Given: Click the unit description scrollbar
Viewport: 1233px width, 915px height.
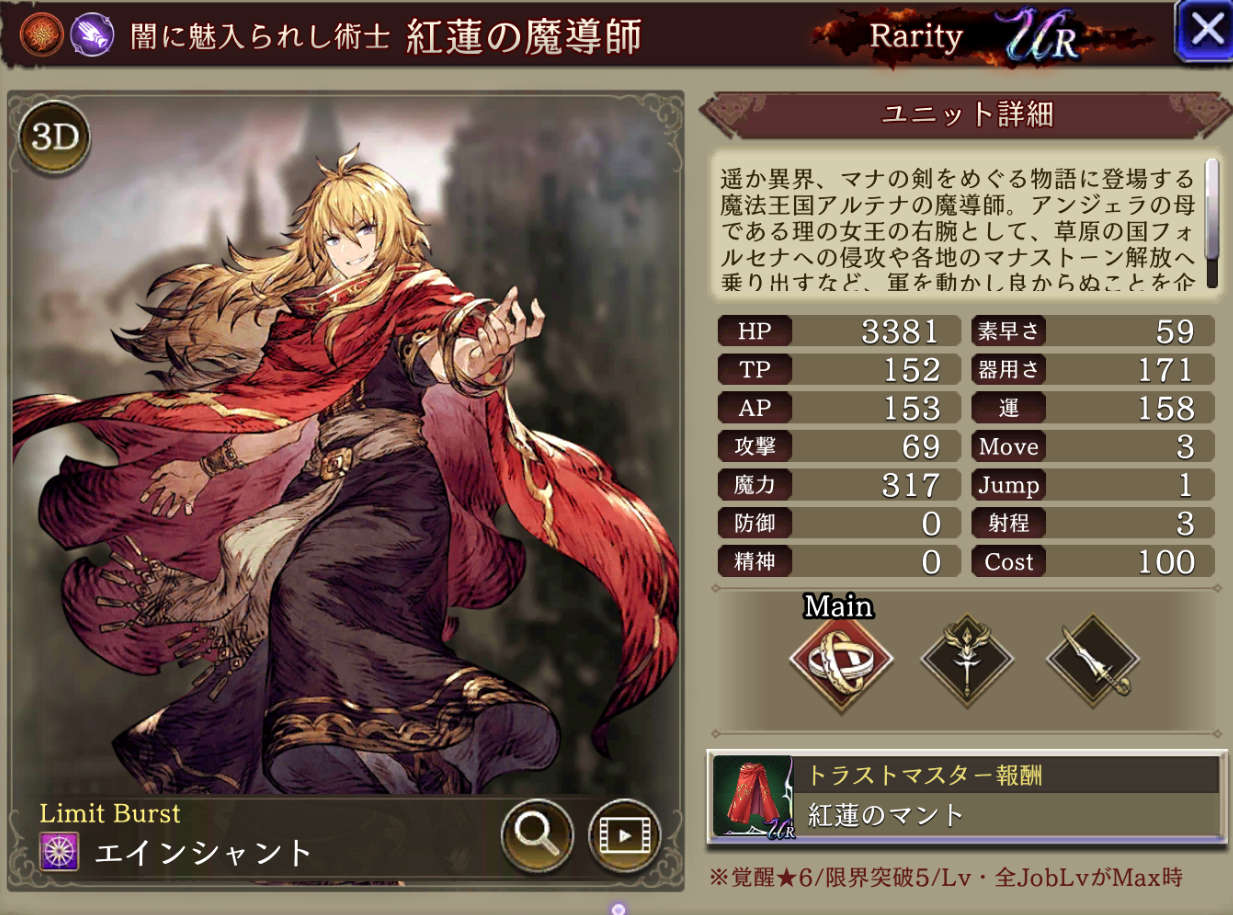Looking at the screenshot, I should point(1212,222).
